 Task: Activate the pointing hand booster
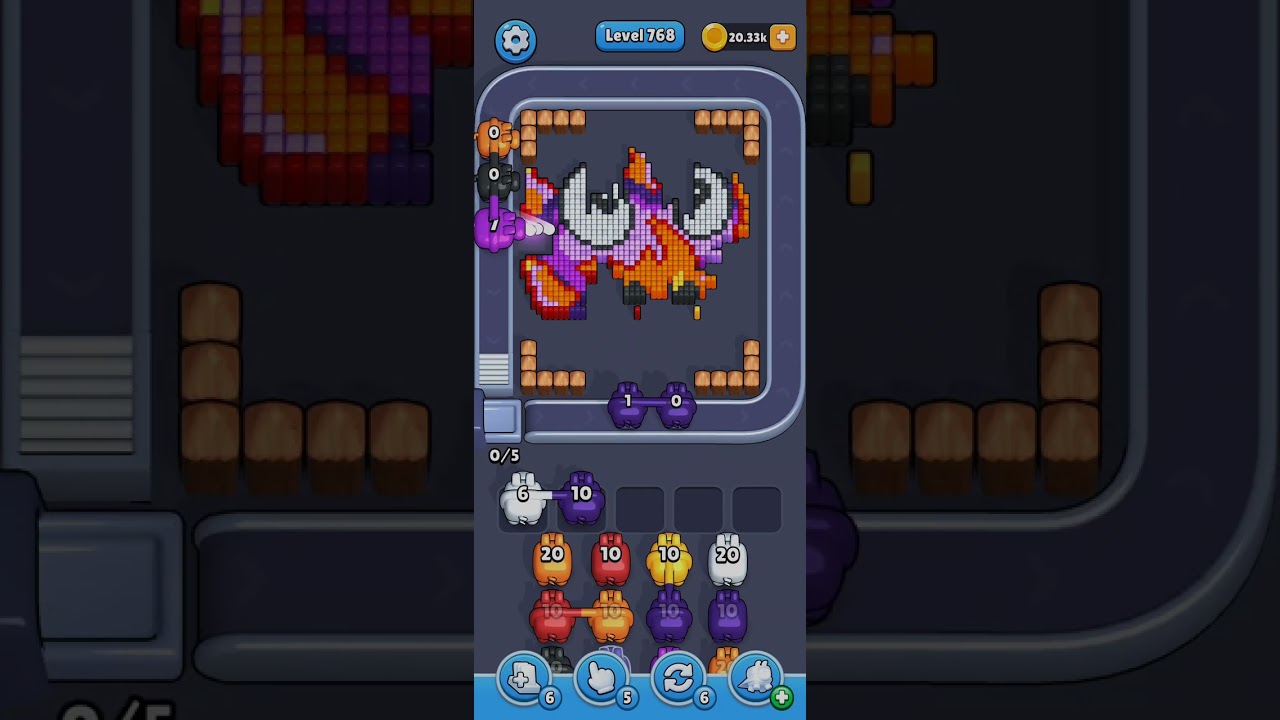(601, 679)
